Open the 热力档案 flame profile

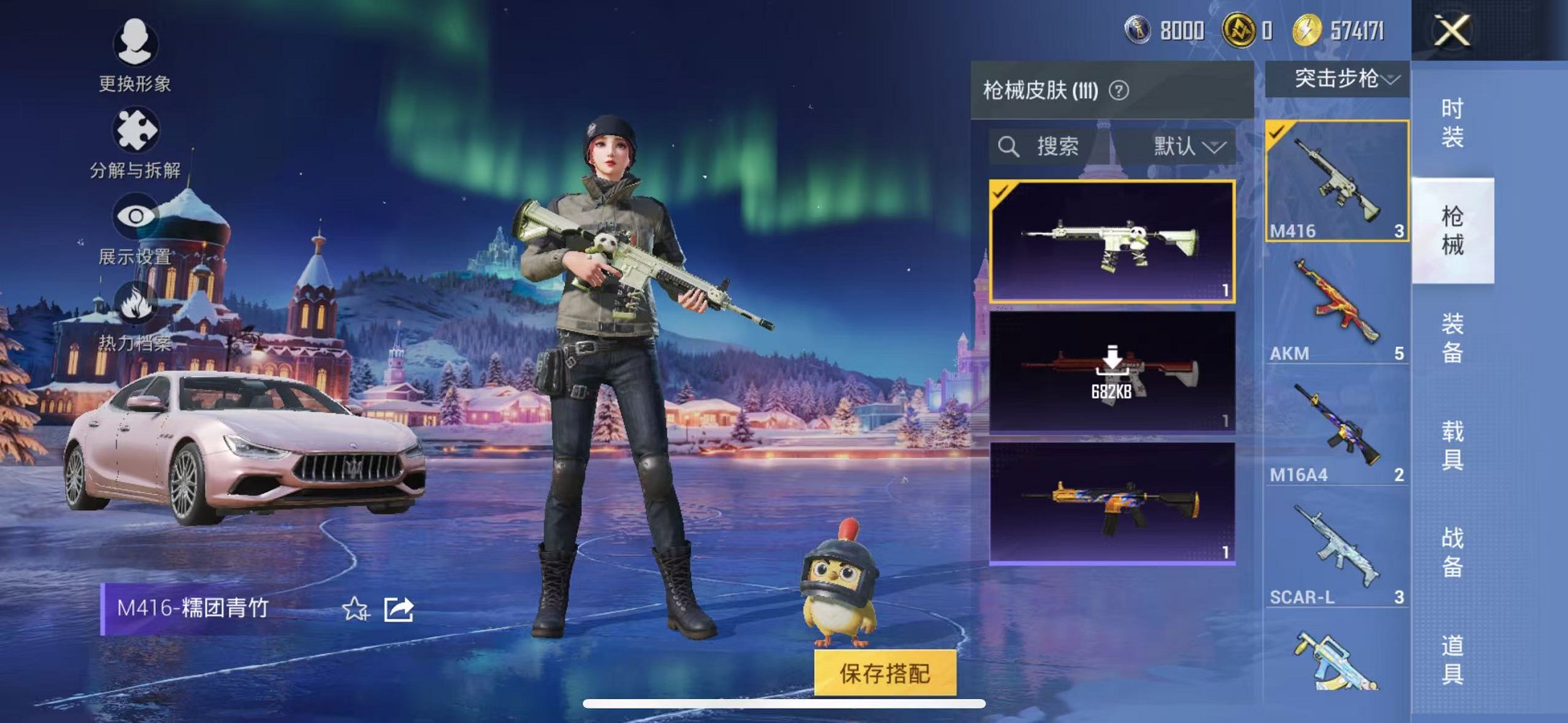tap(137, 302)
